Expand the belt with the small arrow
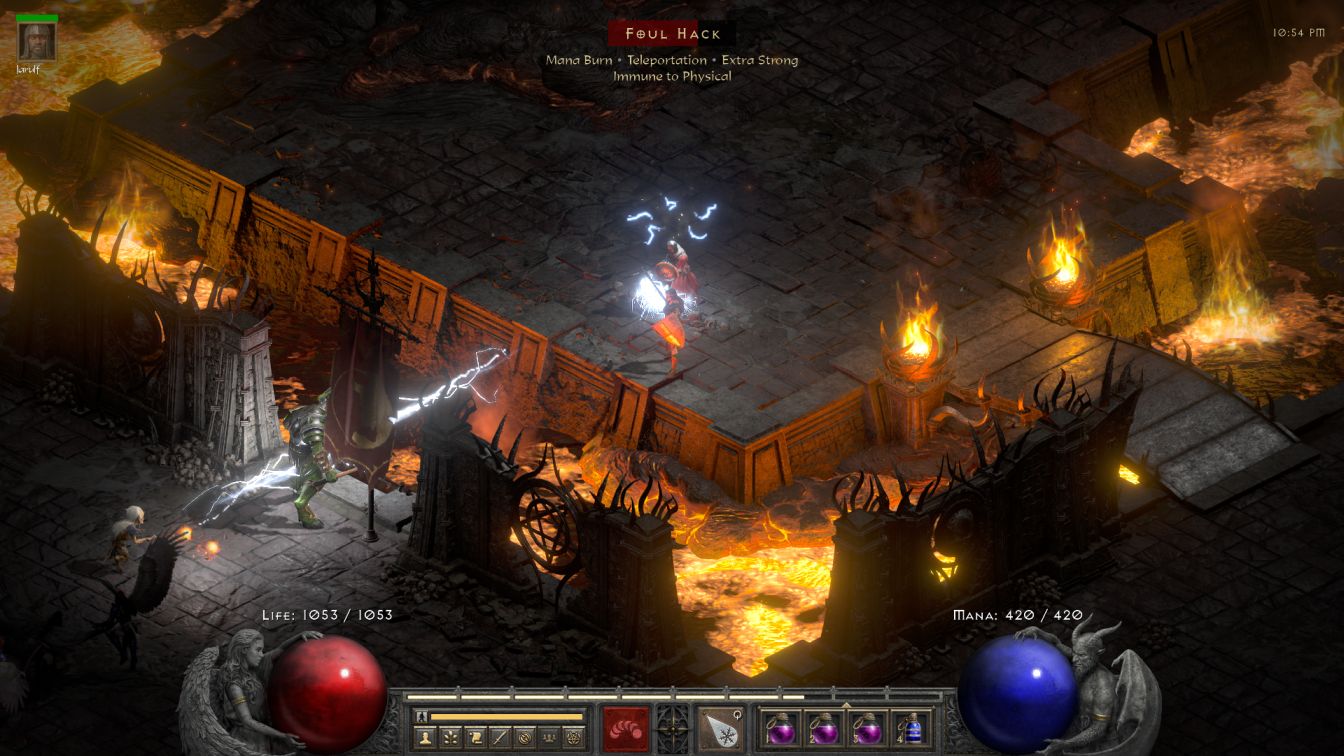This screenshot has width=1344, height=756. (846, 705)
